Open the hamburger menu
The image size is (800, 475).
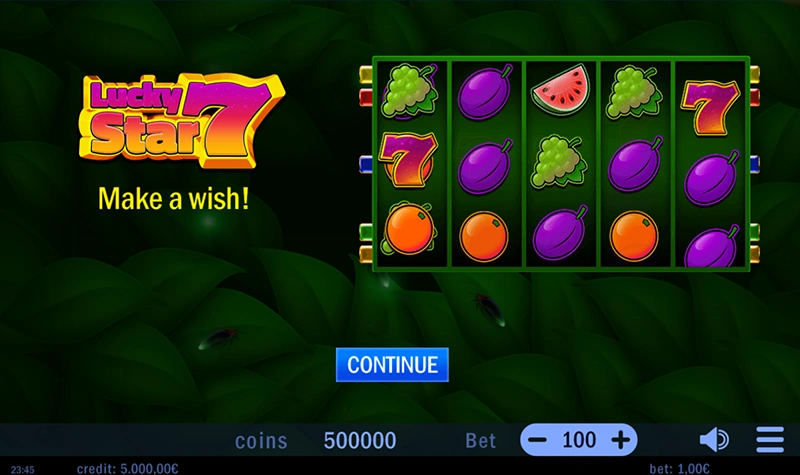770,440
